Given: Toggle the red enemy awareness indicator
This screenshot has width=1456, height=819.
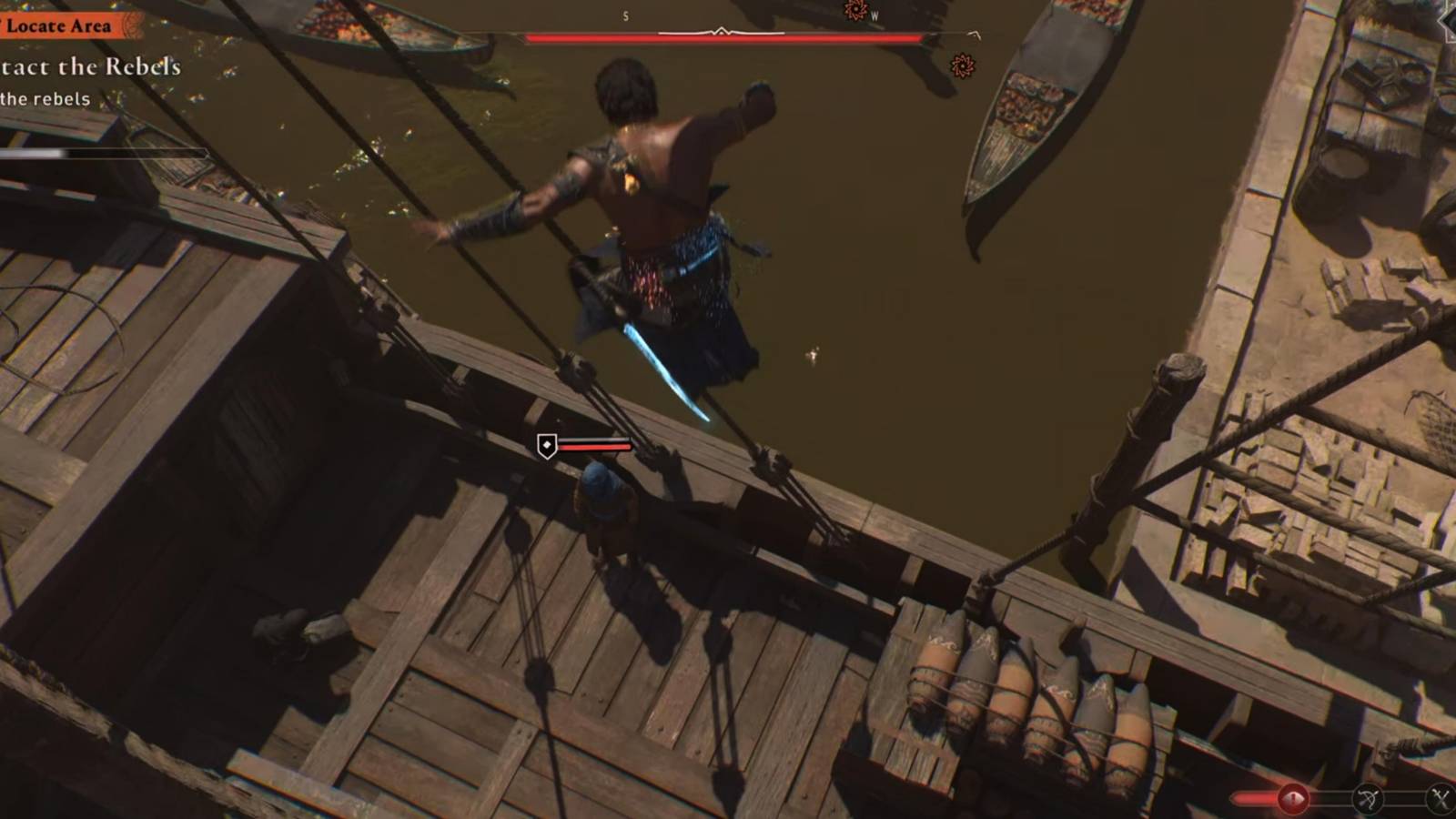Looking at the screenshot, I should pos(1293,798).
